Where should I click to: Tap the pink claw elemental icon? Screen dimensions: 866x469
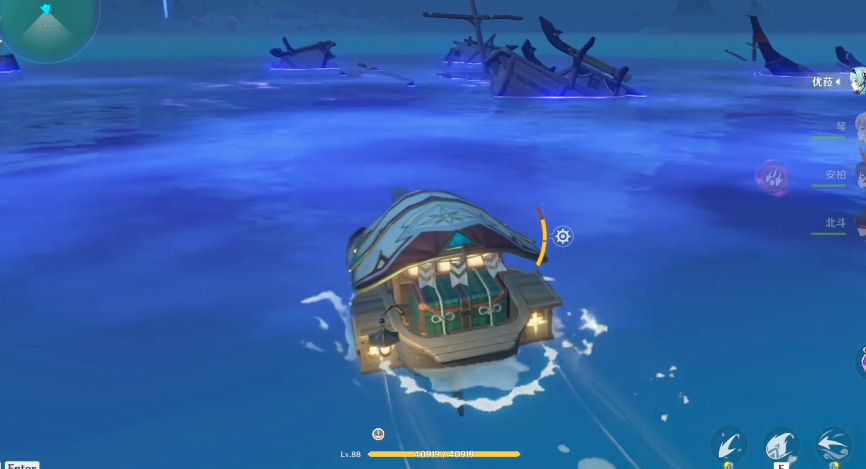771,177
